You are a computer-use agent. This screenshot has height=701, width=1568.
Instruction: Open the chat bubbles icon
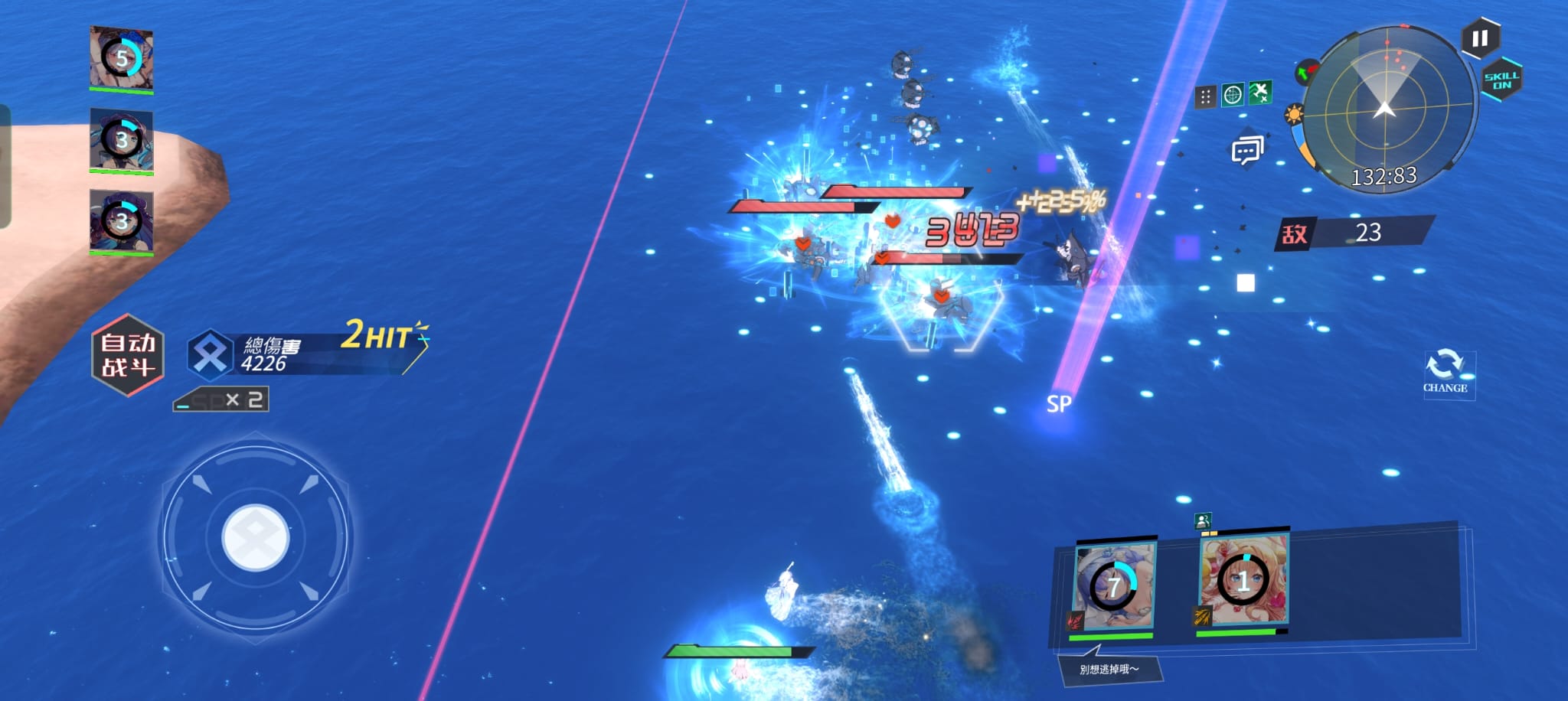(1246, 151)
